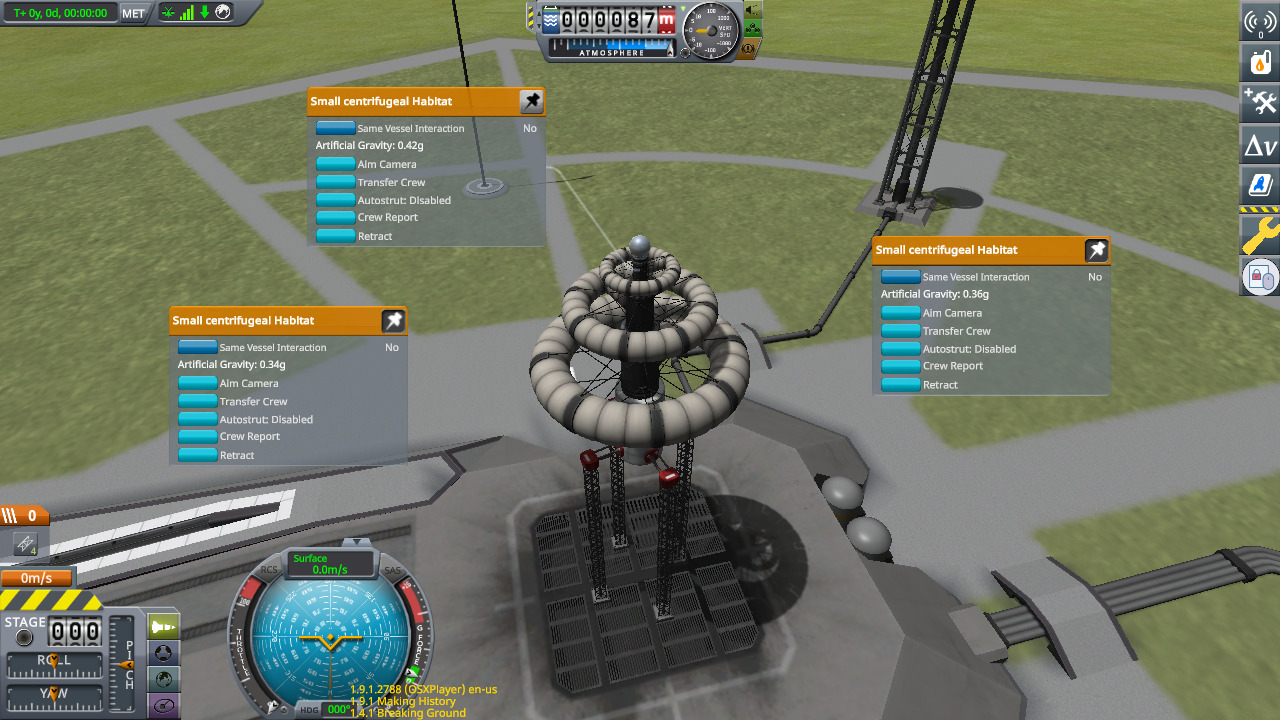The width and height of the screenshot is (1280, 720).
Task: Pin the 0.34g habitat window
Action: click(x=394, y=321)
